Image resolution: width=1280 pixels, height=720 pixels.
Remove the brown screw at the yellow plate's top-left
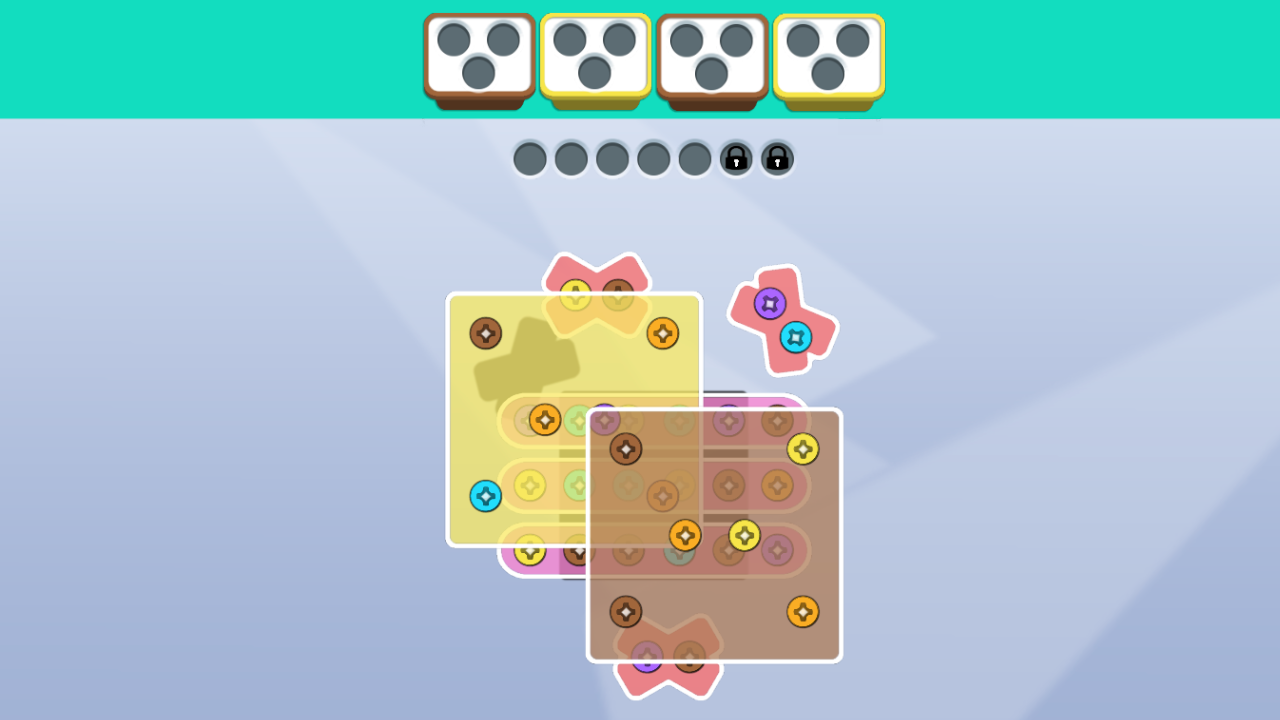click(x=486, y=332)
